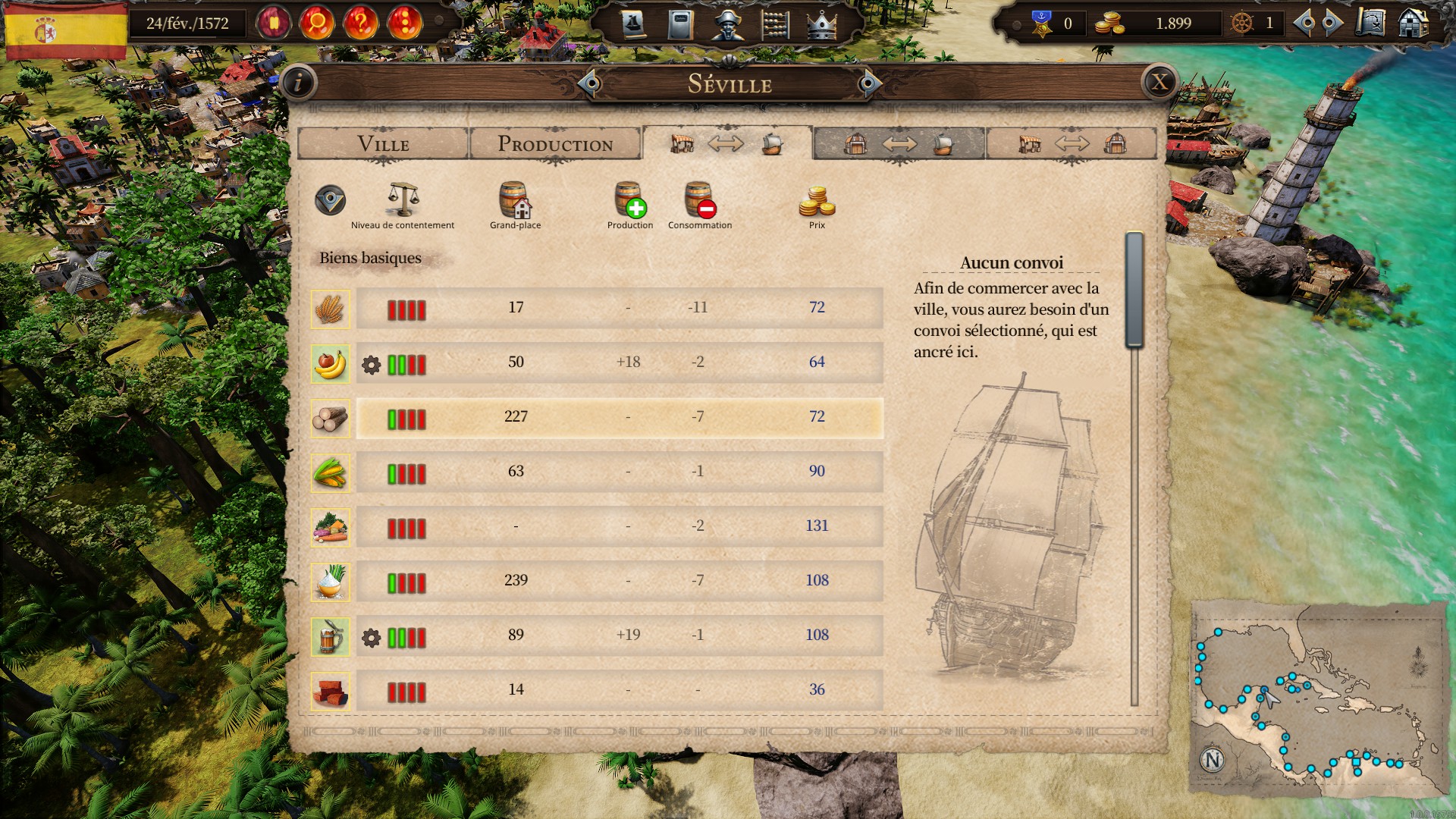The height and width of the screenshot is (819, 1456).
Task: Click the red magnifying glass button
Action: [317, 24]
